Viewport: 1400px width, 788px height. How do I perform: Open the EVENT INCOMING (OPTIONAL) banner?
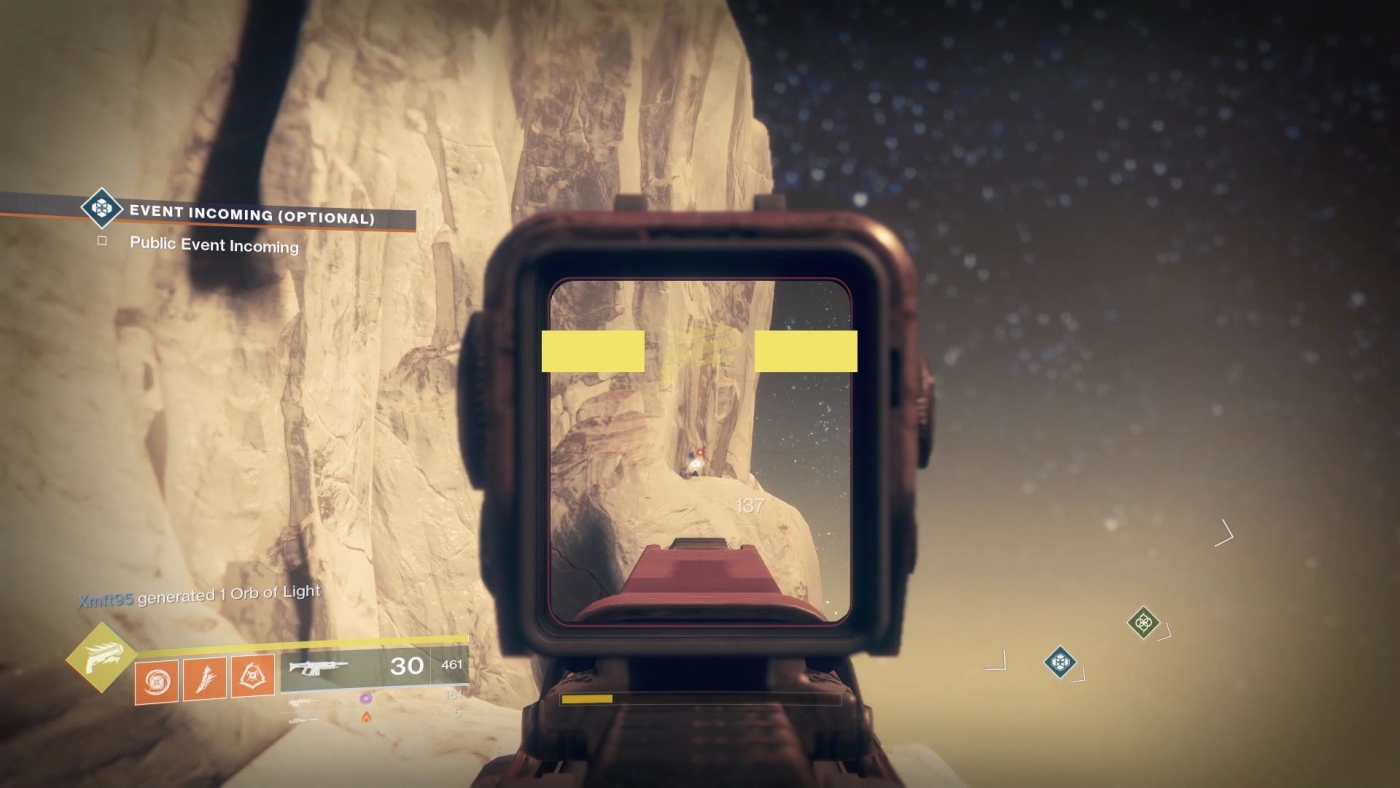pyautogui.click(x=250, y=213)
